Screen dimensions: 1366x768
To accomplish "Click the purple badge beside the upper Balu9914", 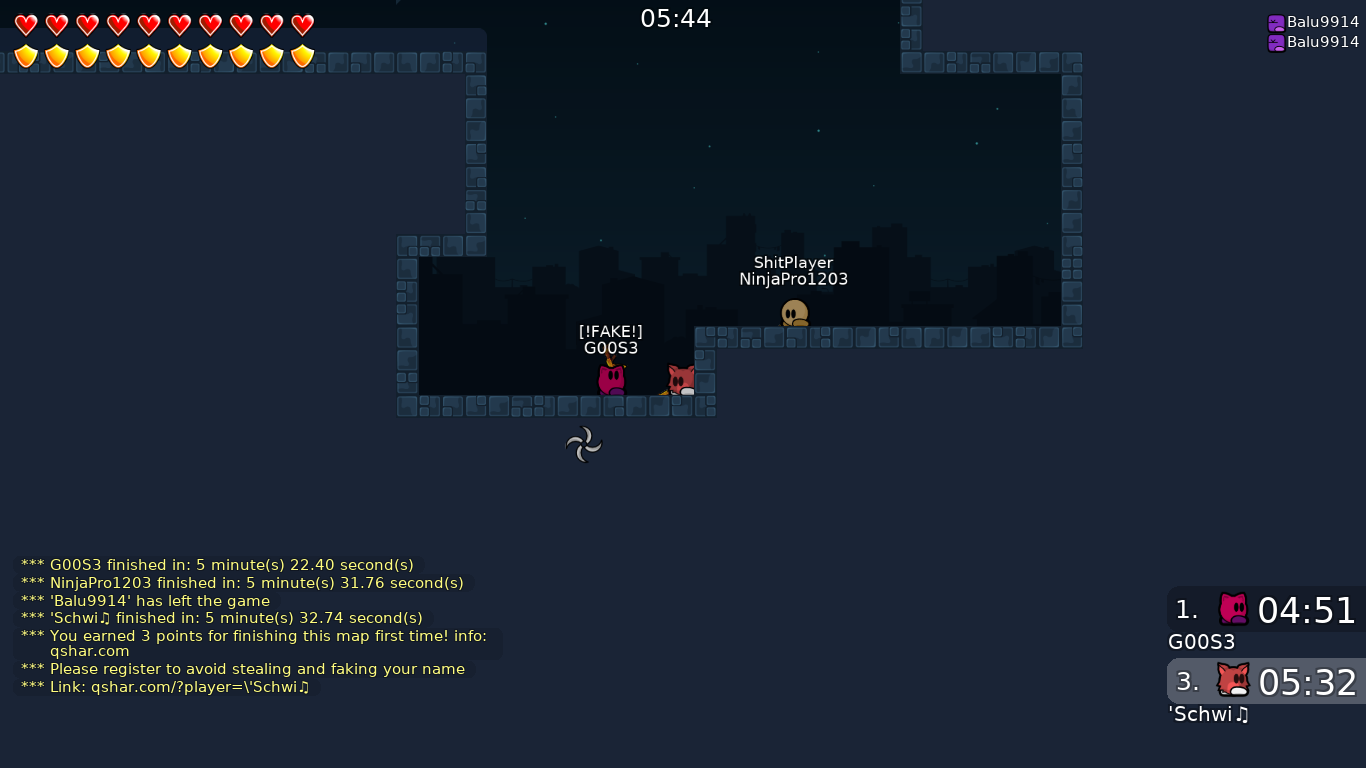I will [1274, 21].
